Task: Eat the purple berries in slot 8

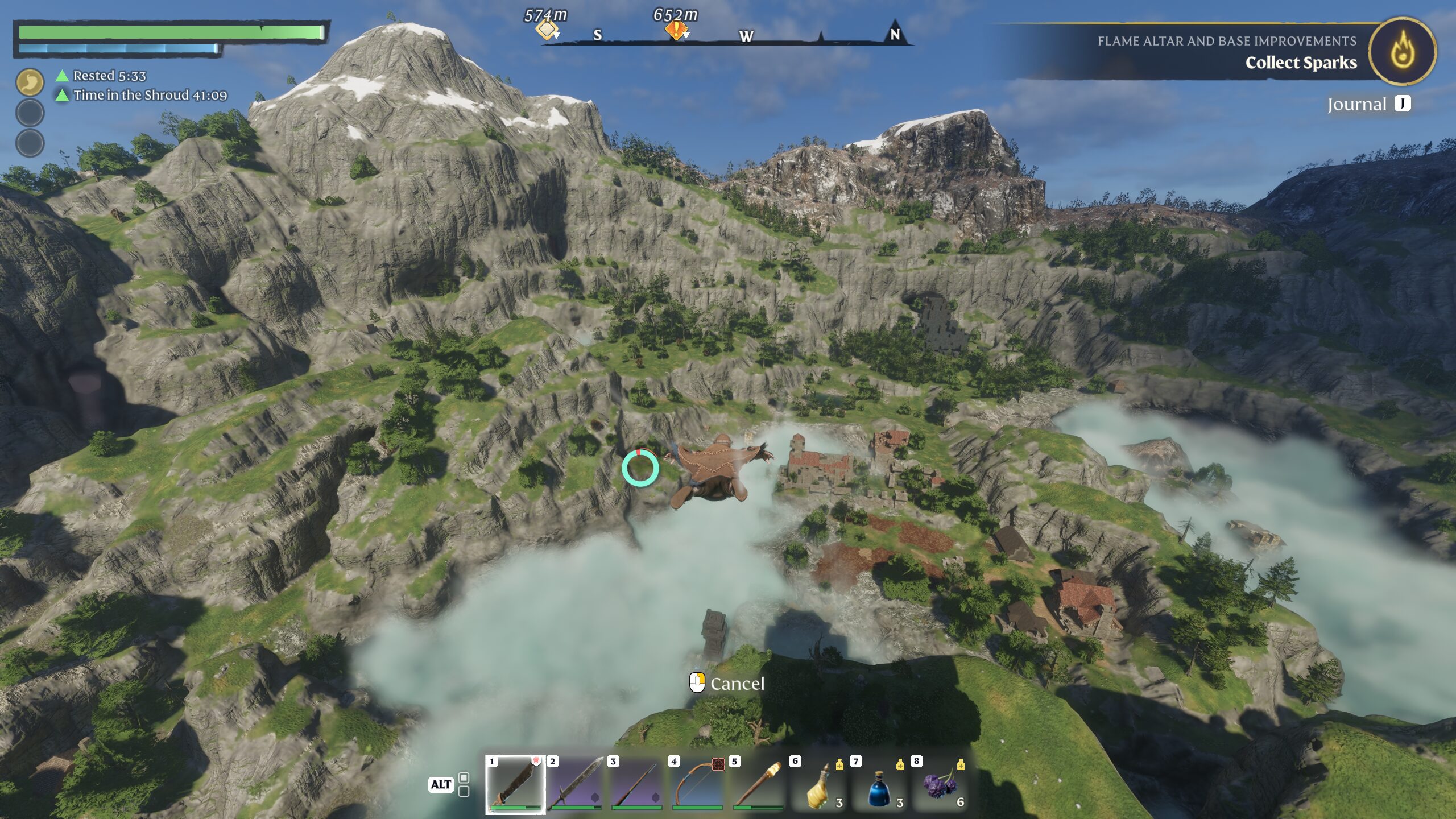Action: 940,785
